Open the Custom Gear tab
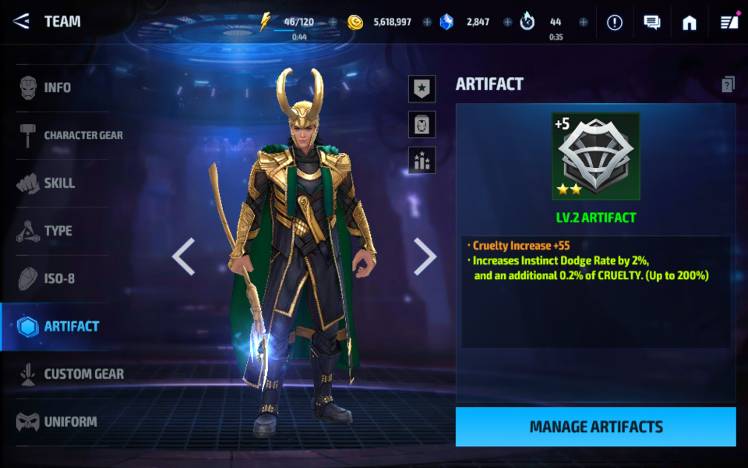 pyautogui.click(x=70, y=374)
